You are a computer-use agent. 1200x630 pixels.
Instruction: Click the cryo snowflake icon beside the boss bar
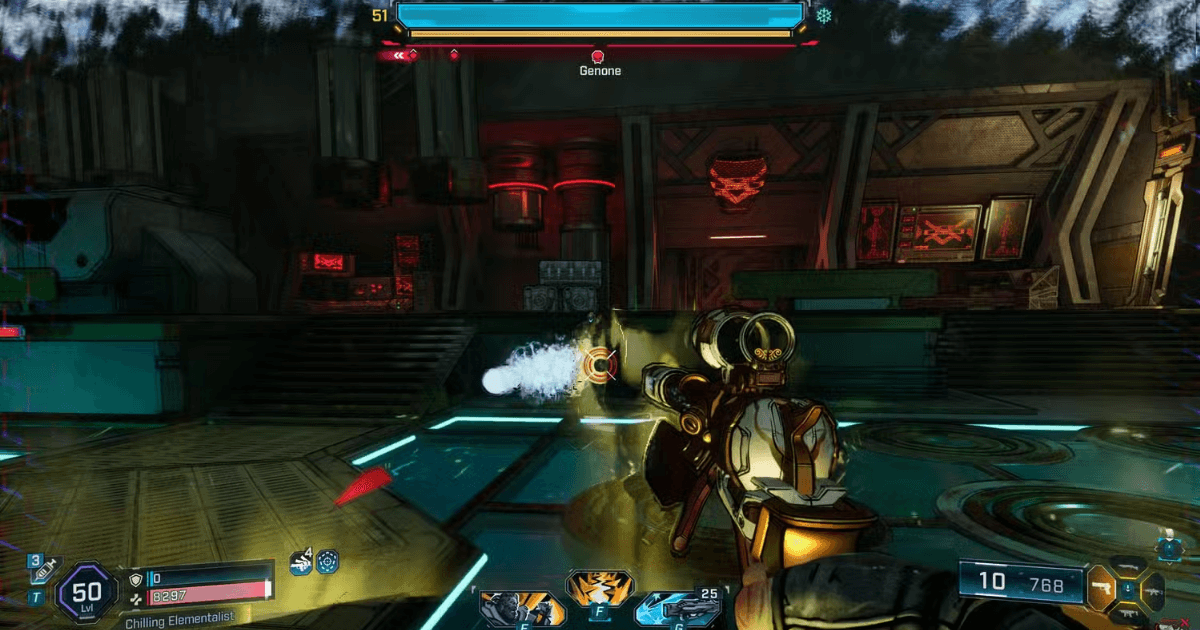(824, 16)
